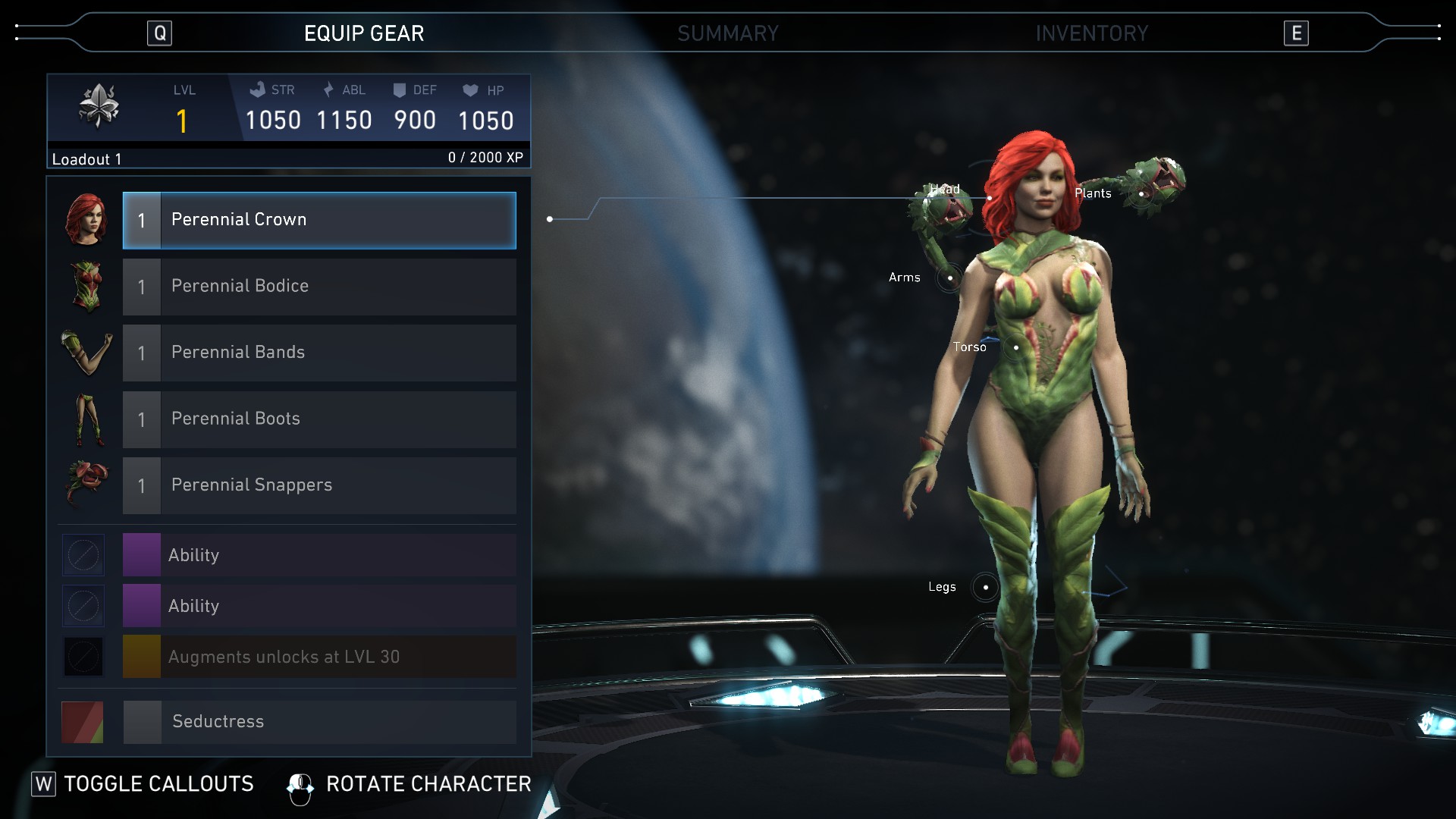This screenshot has height=819, width=1456.
Task: Select the Perennial Crown head gear
Action: click(x=319, y=221)
